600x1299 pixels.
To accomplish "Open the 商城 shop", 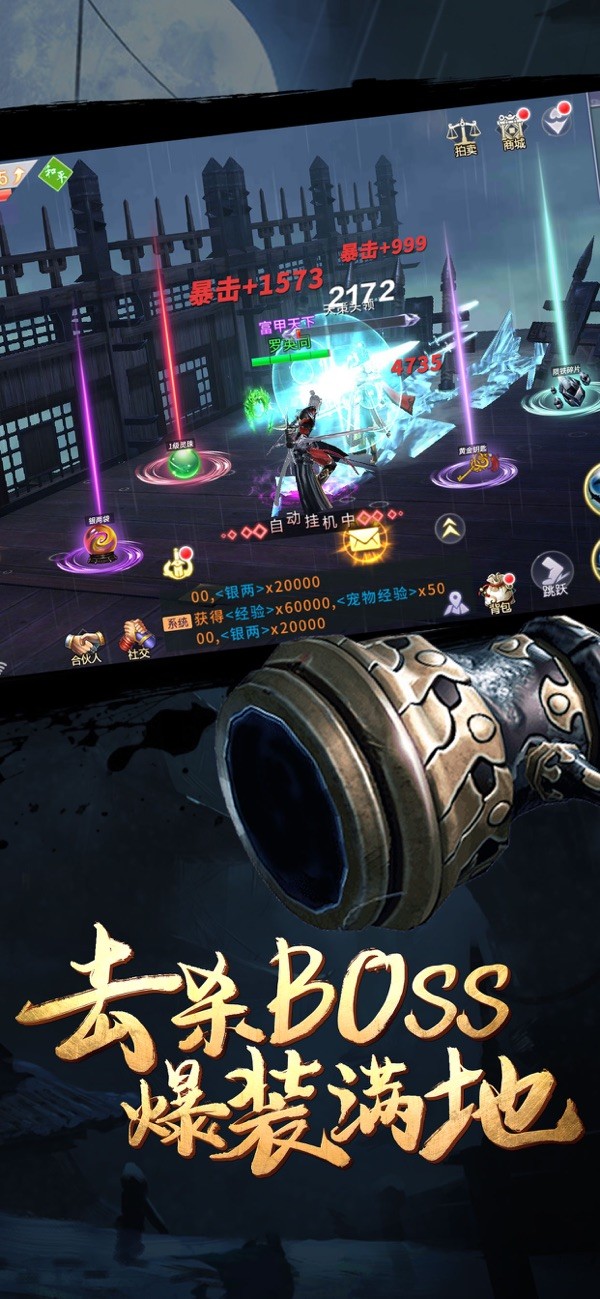I will point(512,130).
